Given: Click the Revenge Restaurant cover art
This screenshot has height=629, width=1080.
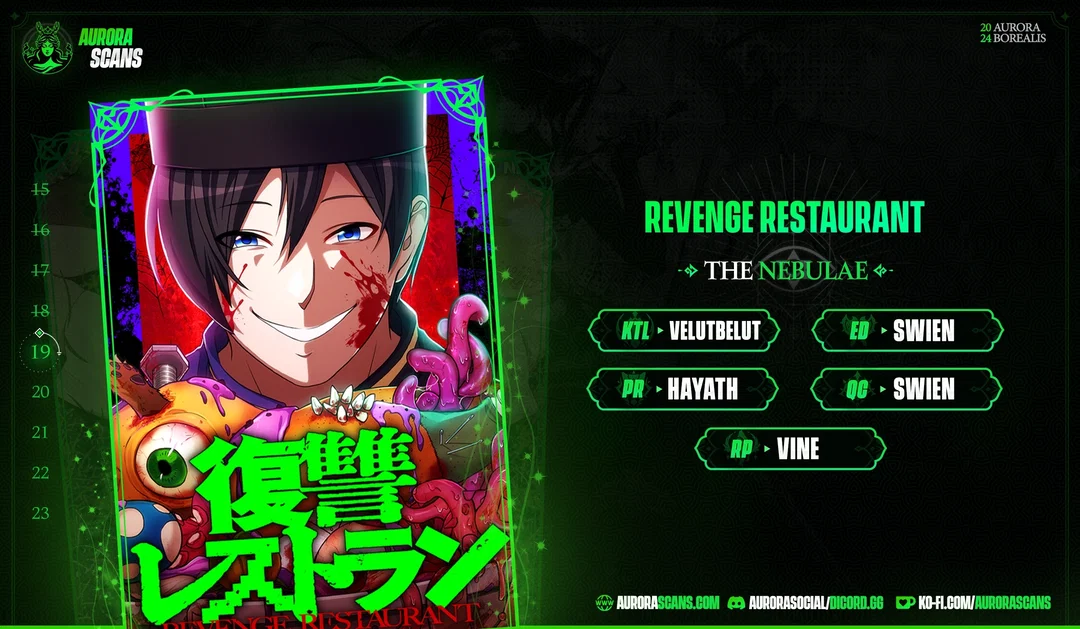Looking at the screenshot, I should click(x=300, y=350).
